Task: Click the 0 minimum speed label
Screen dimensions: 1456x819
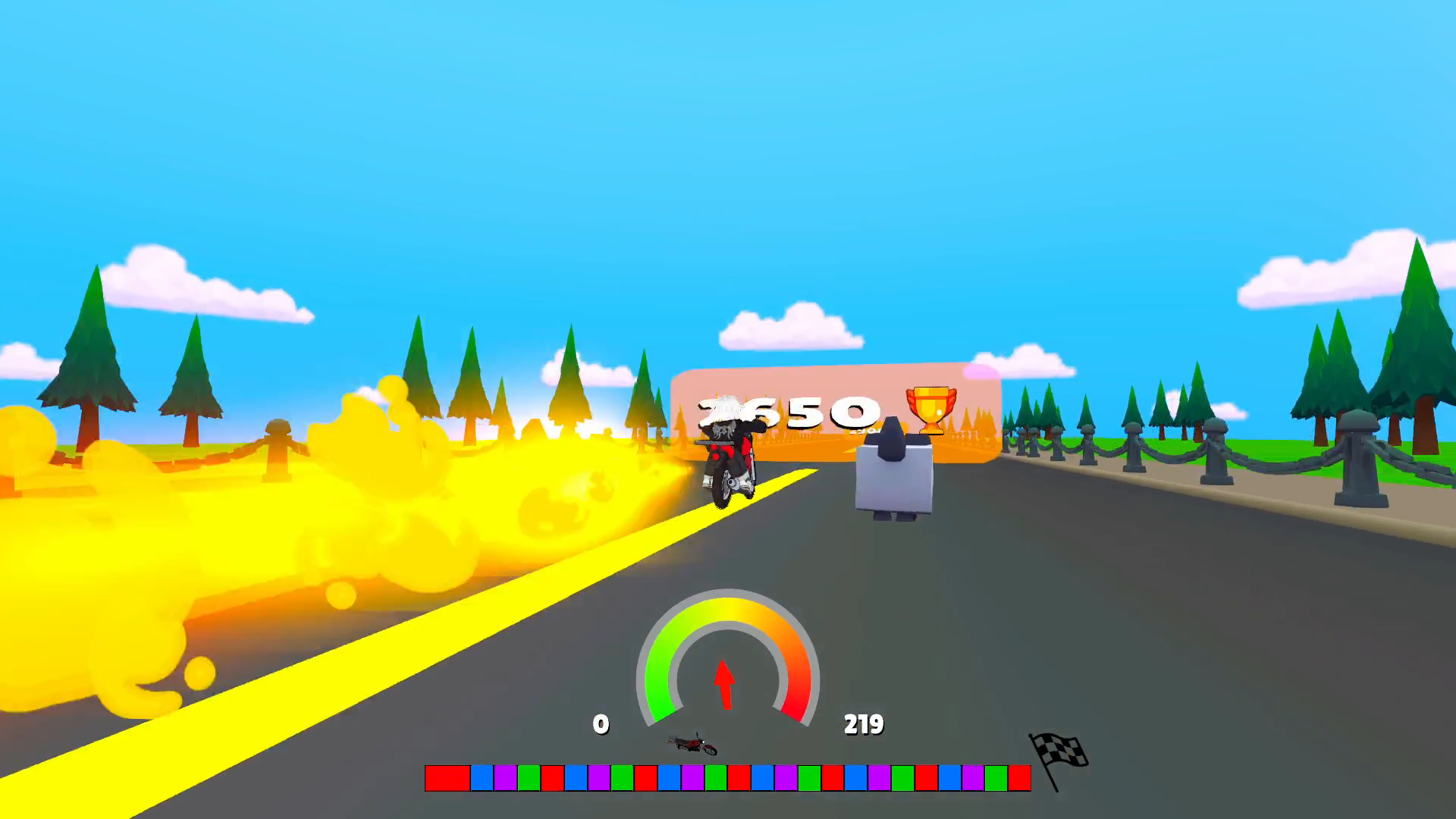Action: [x=601, y=725]
